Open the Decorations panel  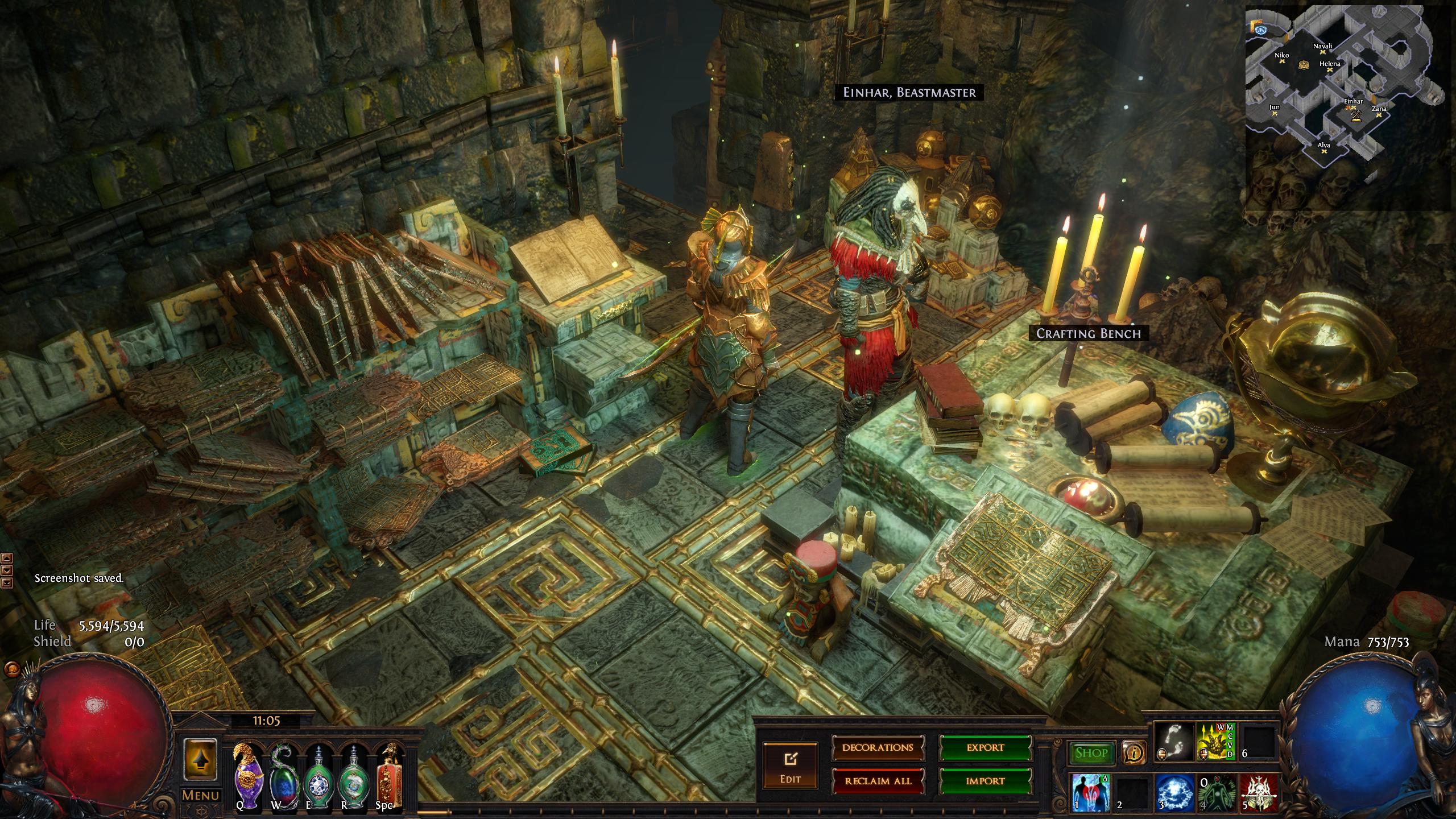coord(878,747)
